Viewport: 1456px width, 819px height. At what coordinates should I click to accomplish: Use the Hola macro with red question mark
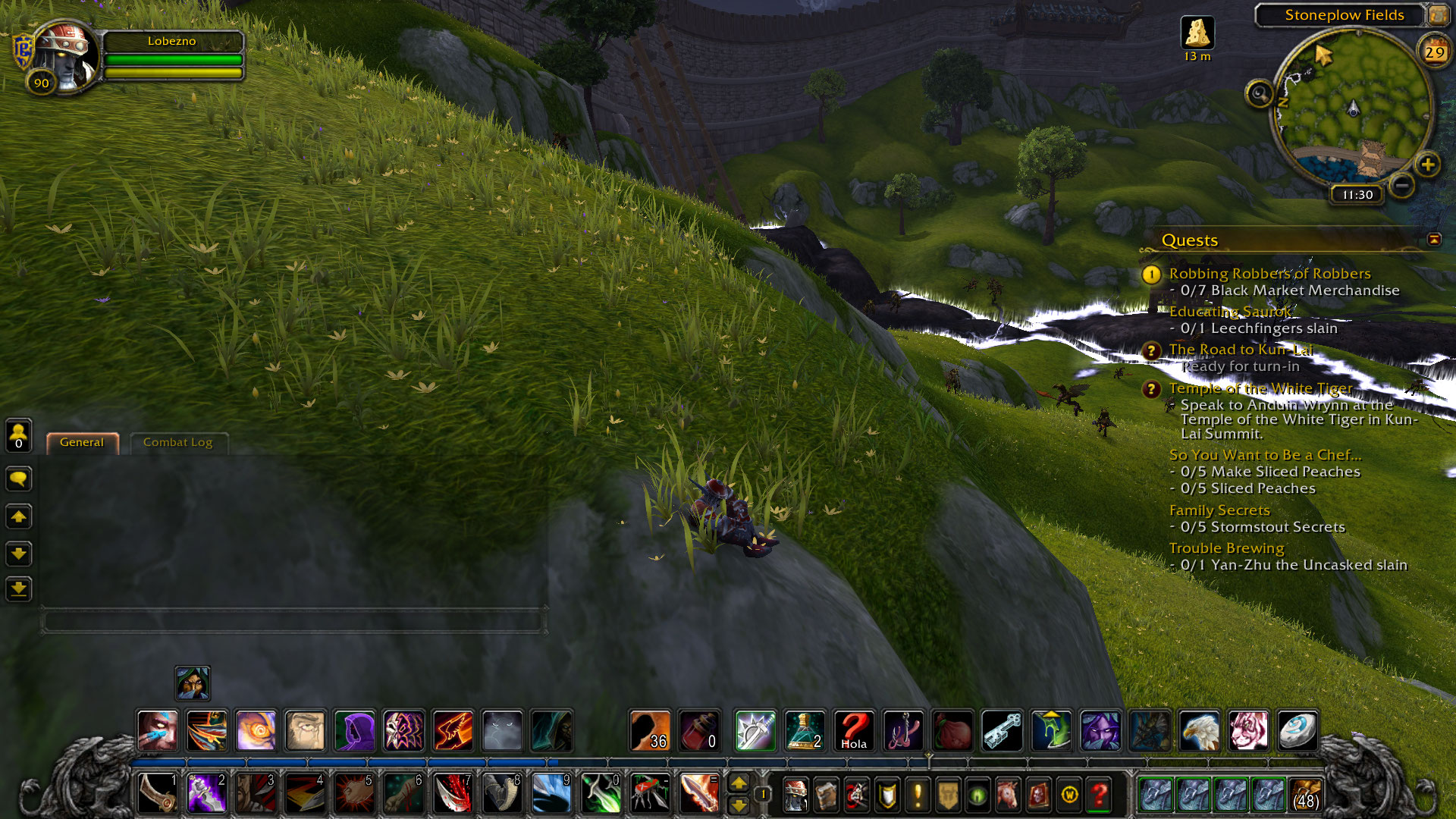coord(854,731)
